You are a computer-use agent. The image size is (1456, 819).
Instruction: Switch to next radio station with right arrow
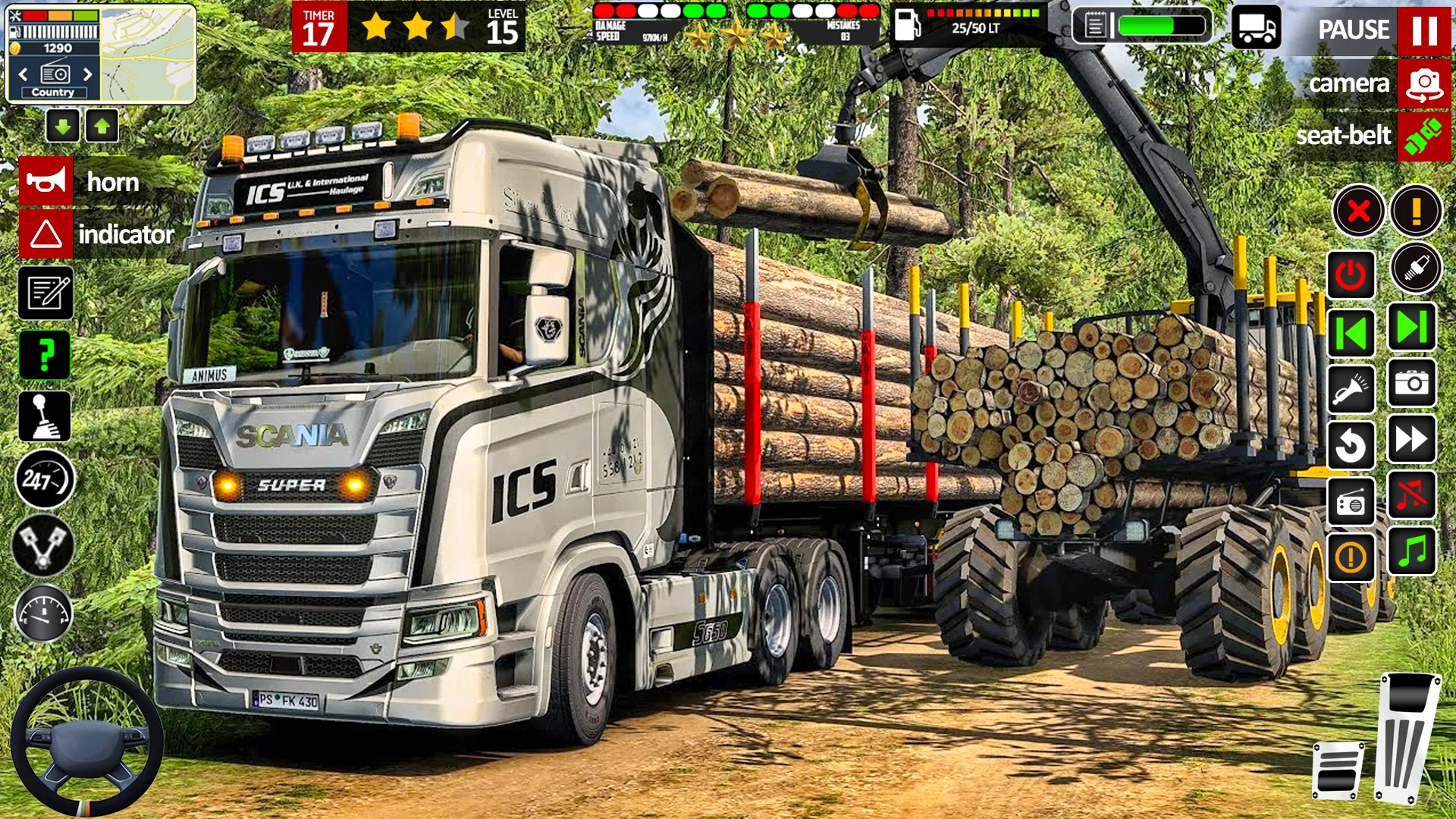87,74
